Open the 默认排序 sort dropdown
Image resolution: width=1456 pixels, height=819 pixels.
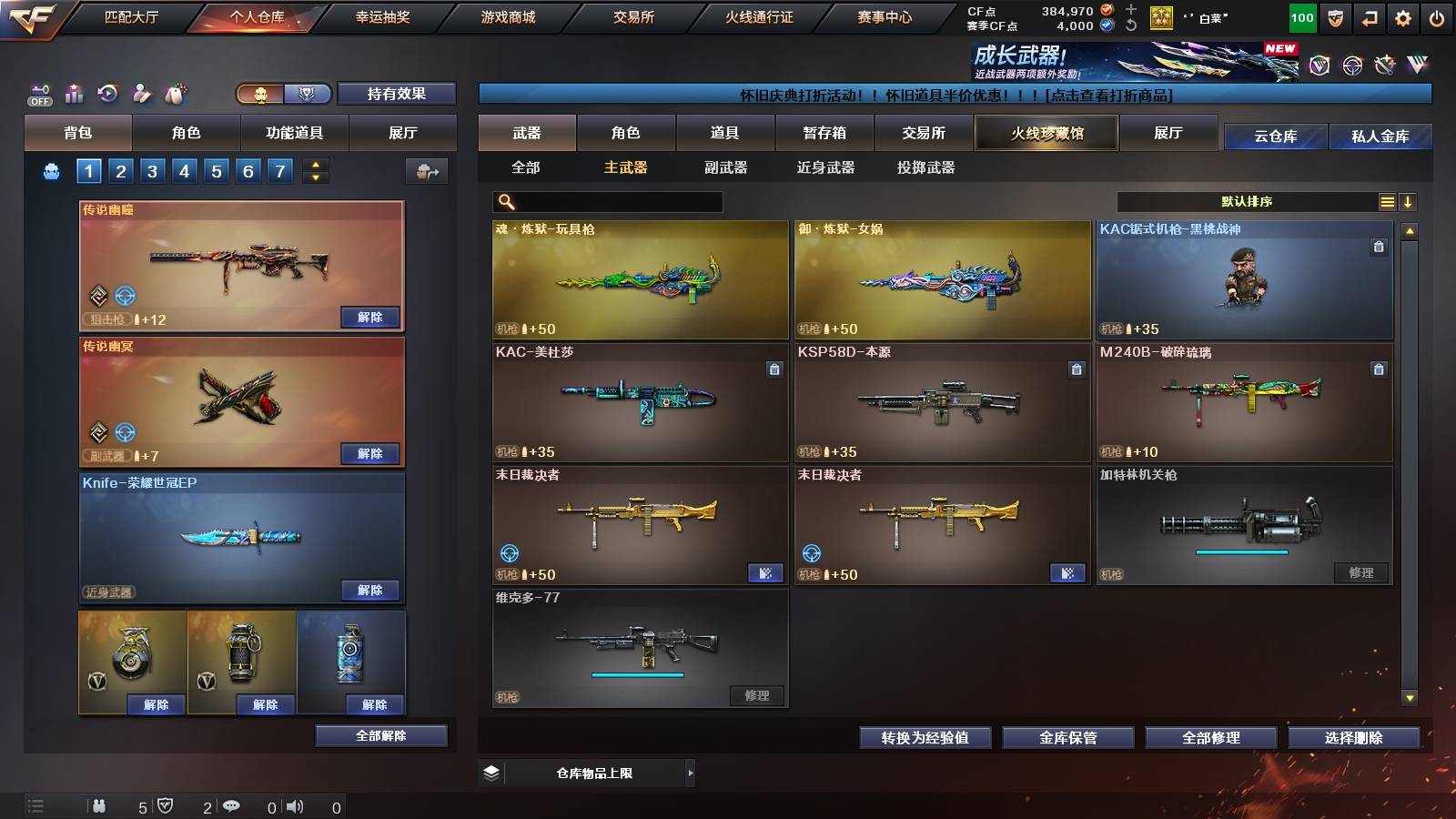point(1247,201)
